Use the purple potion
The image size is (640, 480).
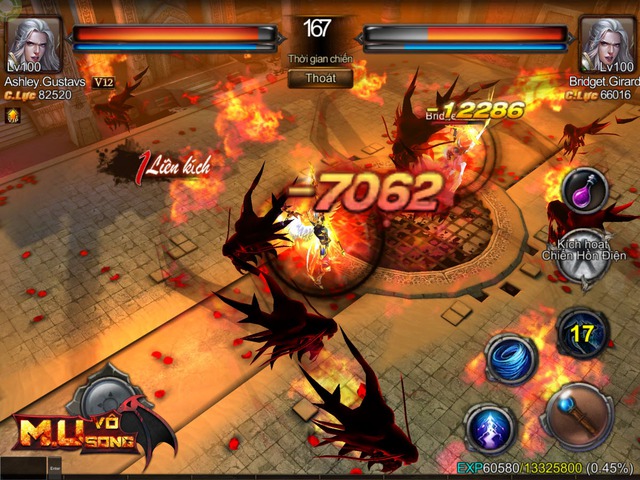[x=585, y=192]
